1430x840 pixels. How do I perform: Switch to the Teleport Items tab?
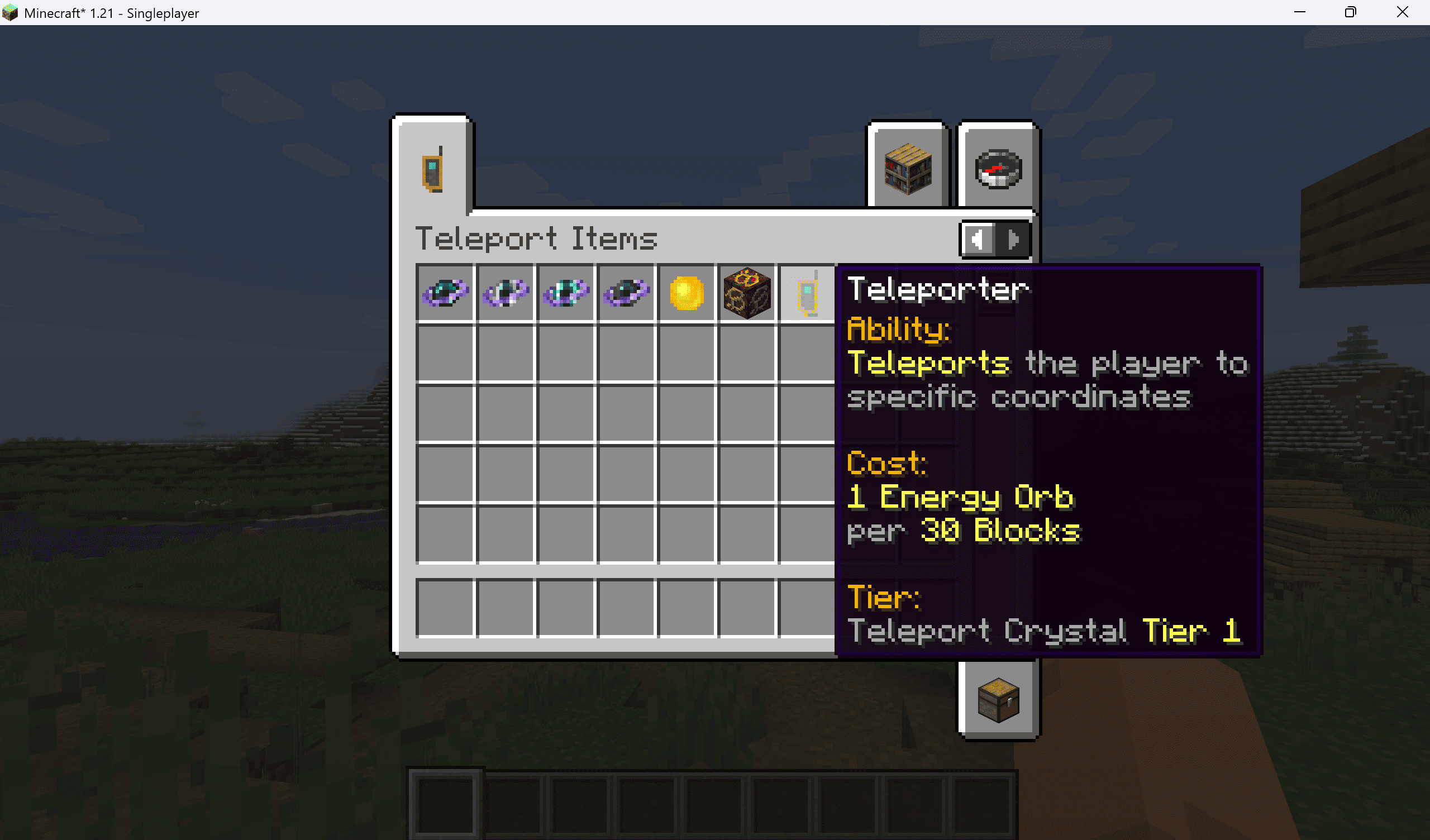[x=432, y=169]
